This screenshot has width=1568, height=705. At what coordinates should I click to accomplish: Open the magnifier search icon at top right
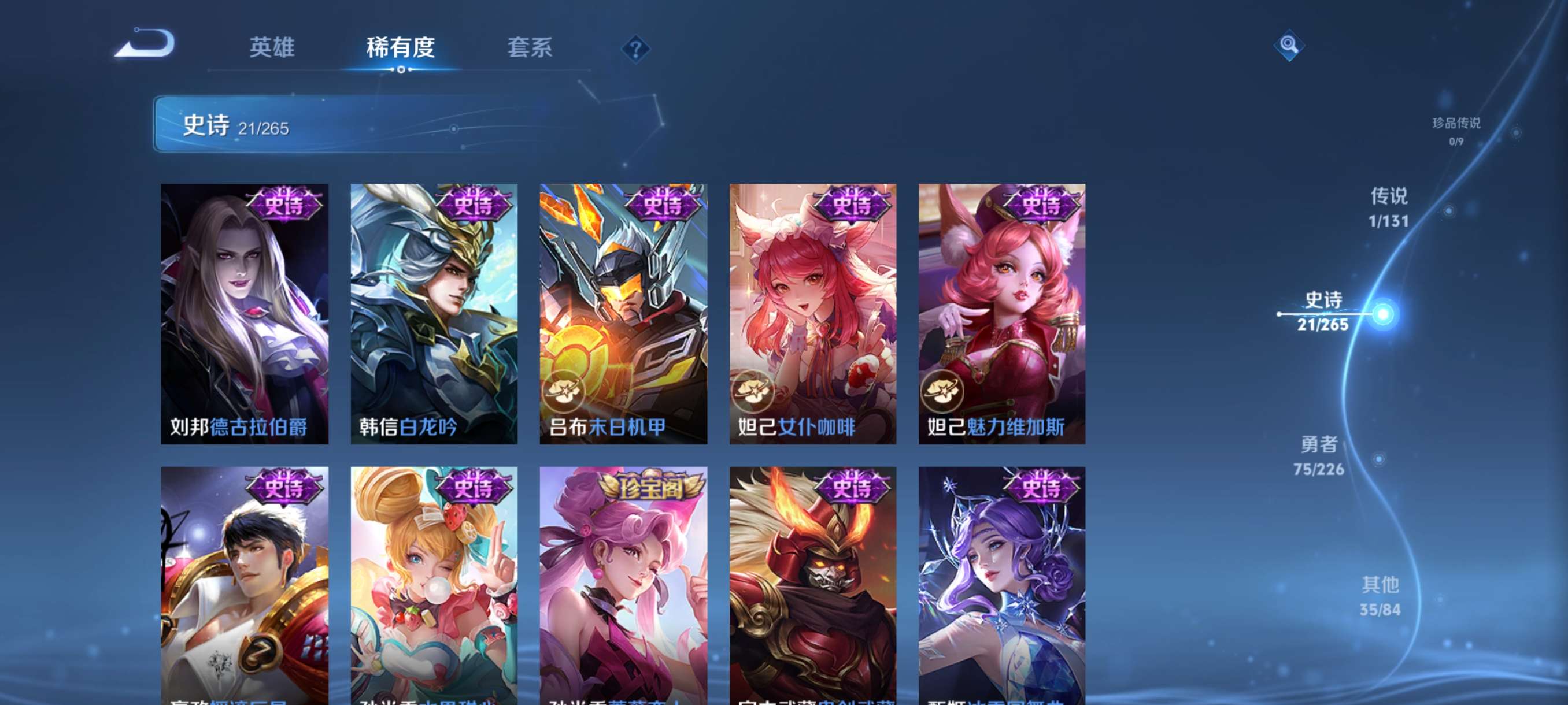tap(1290, 44)
